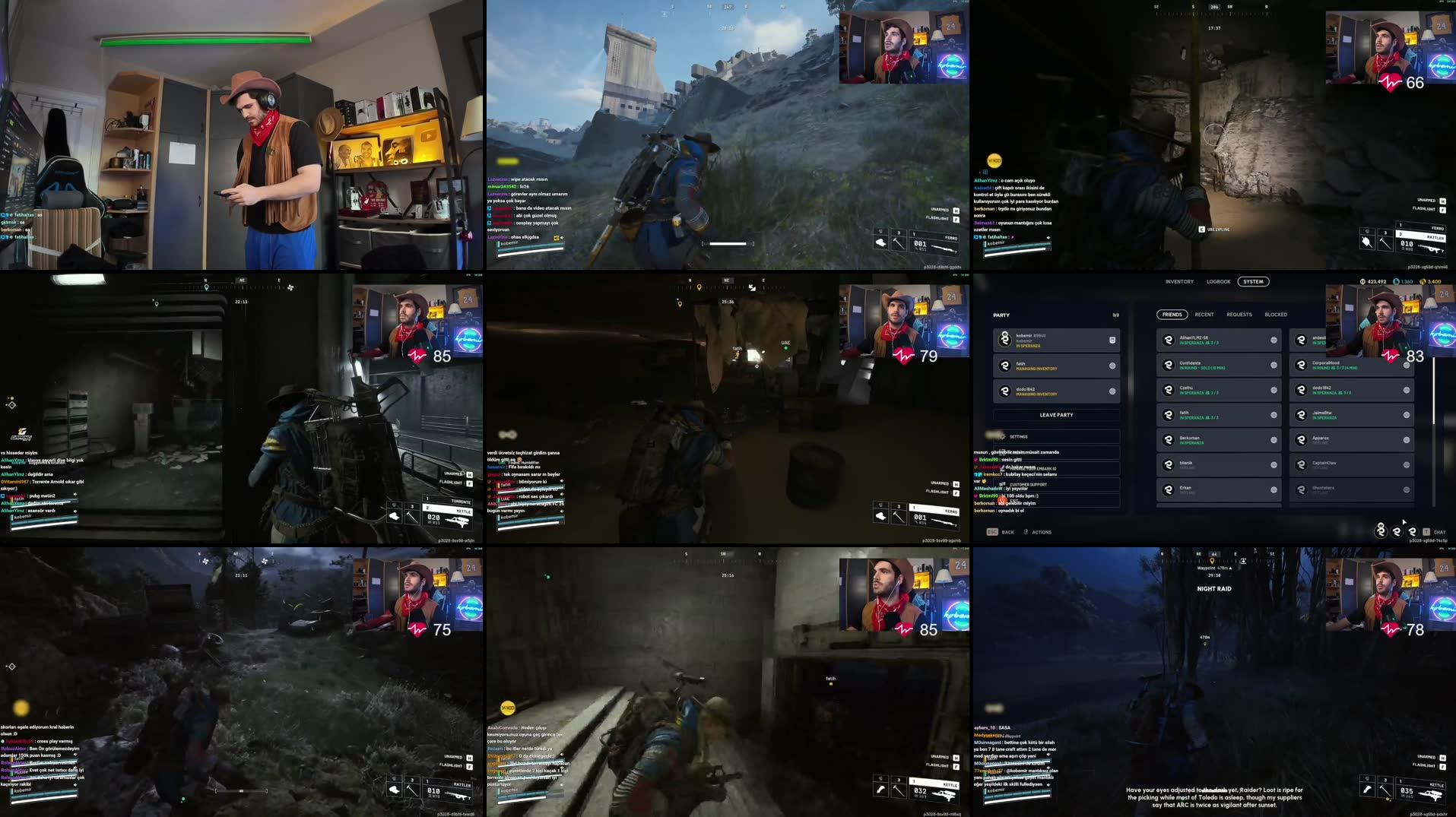Click the globe icon next to Confidente

pyautogui.click(x=1274, y=366)
